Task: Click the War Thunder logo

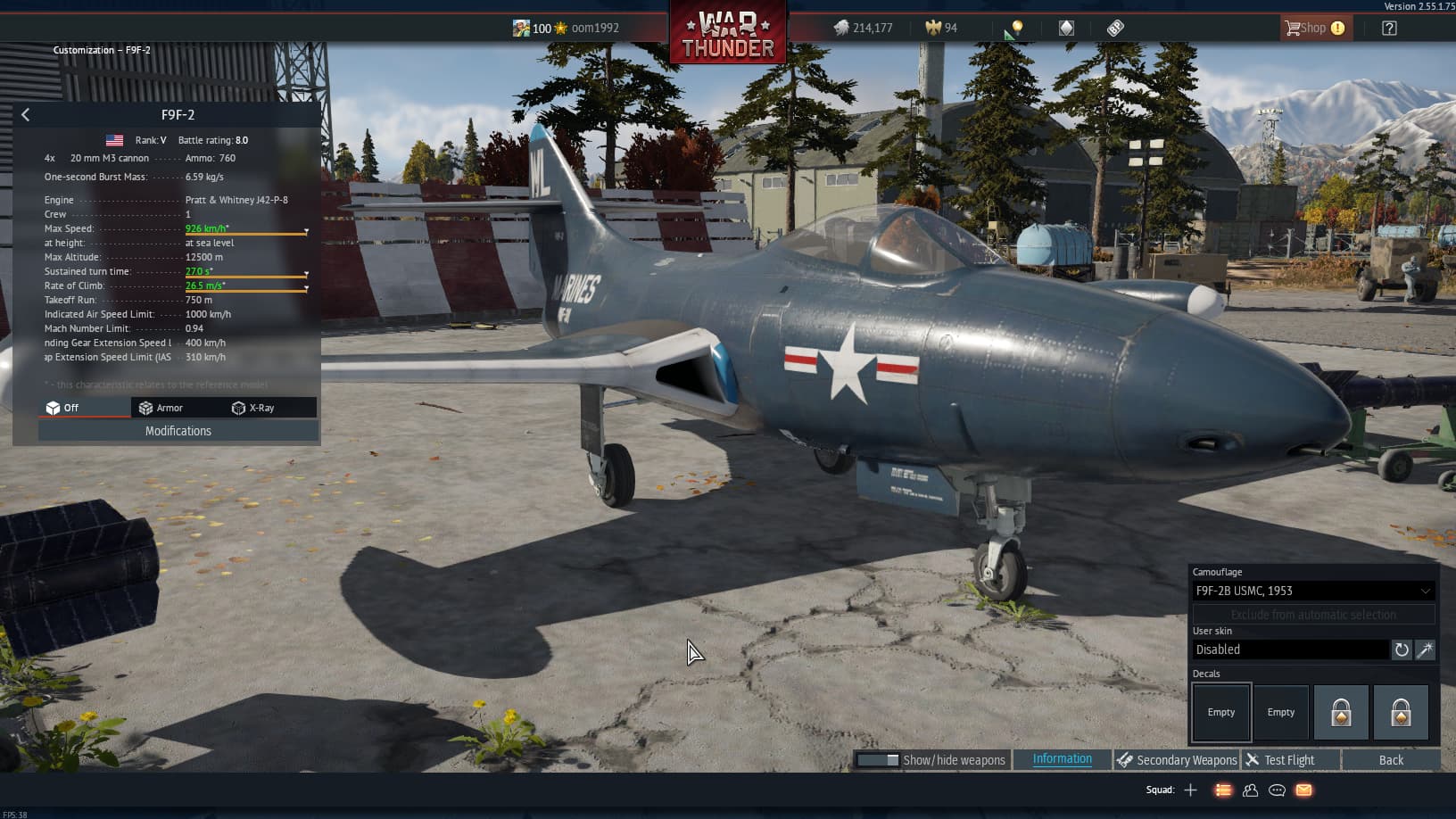Action: 728,34
